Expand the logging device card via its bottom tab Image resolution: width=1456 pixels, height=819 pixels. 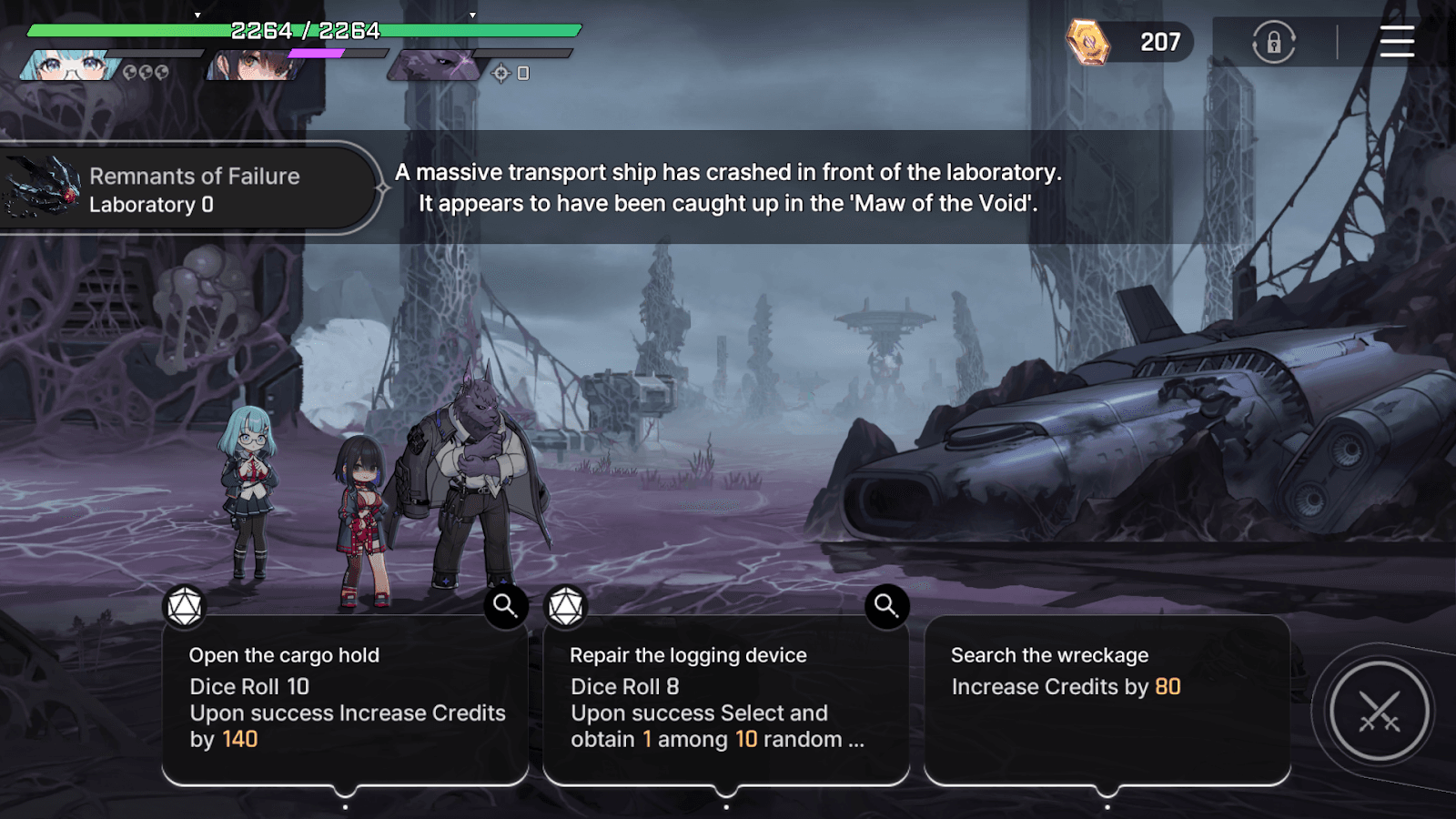[x=726, y=805]
